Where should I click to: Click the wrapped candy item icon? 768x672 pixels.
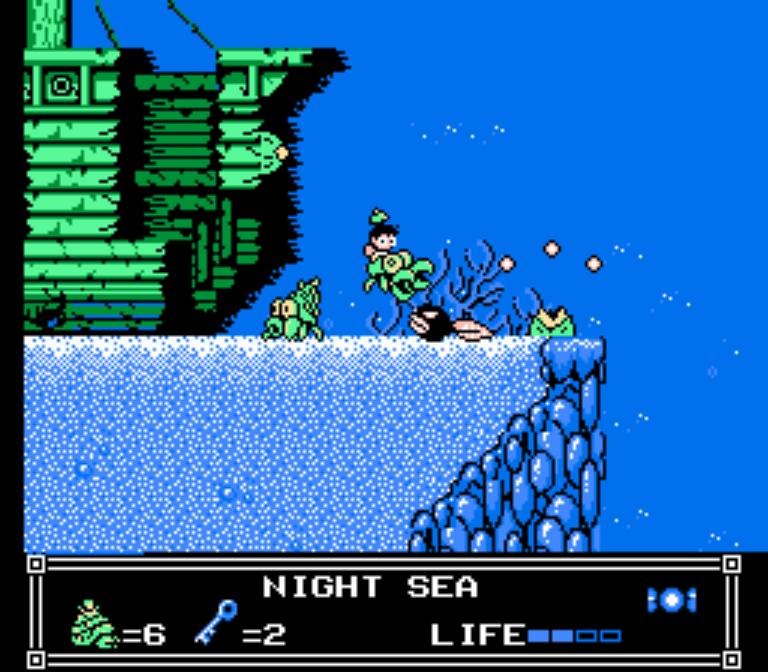[x=671, y=599]
